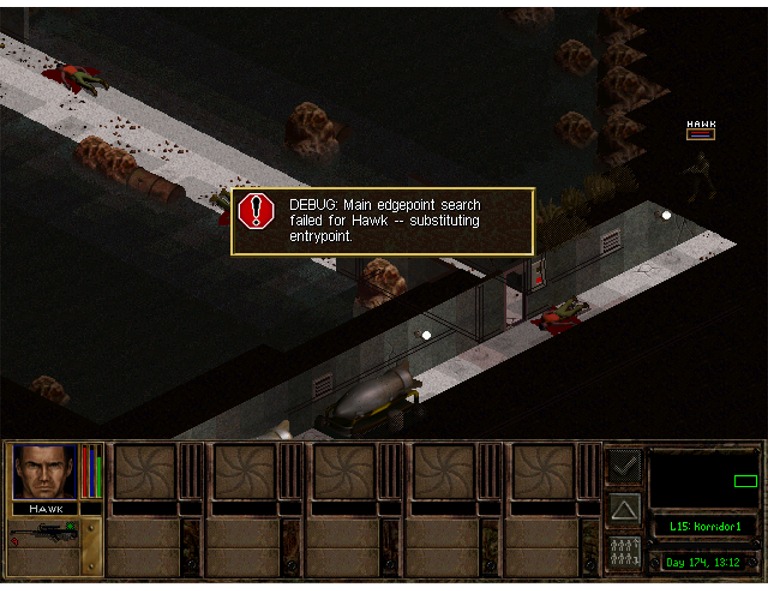Screen dimensions: 768x591
Task: Open the squad roster button
Action: tap(625, 551)
